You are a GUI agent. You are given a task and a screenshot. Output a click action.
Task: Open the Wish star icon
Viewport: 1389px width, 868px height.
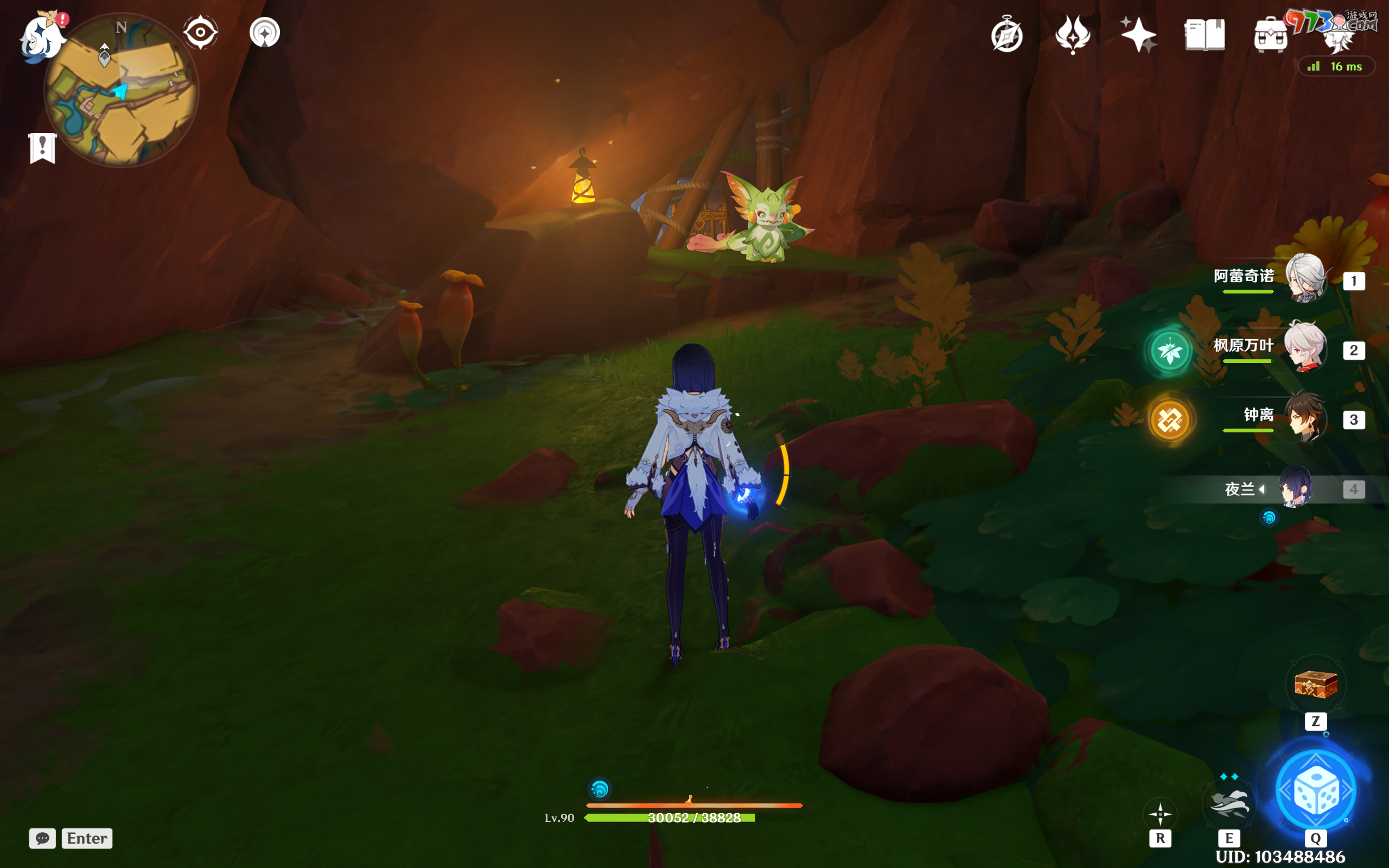point(1138,34)
